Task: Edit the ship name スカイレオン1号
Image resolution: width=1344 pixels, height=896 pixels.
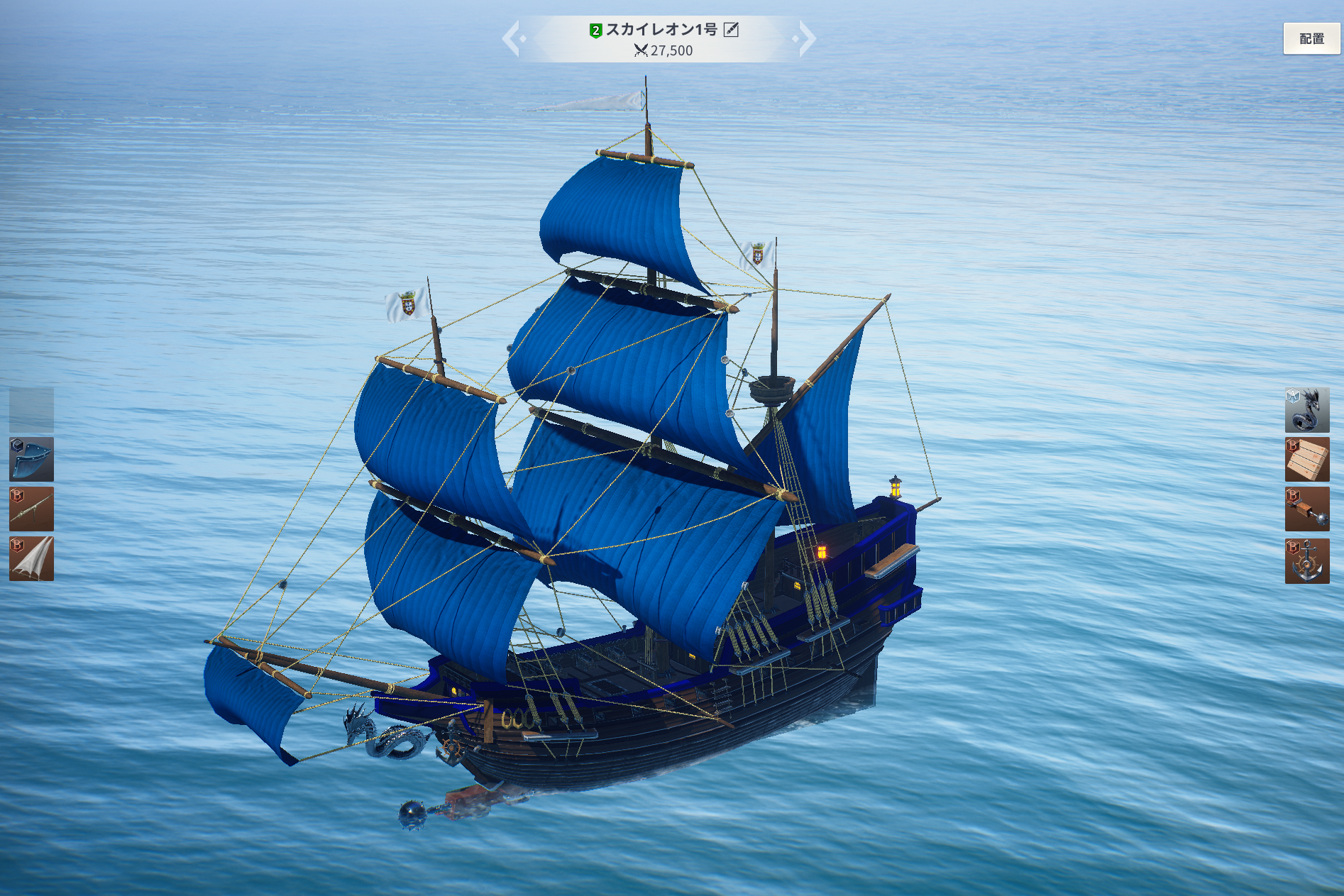Action: click(731, 30)
